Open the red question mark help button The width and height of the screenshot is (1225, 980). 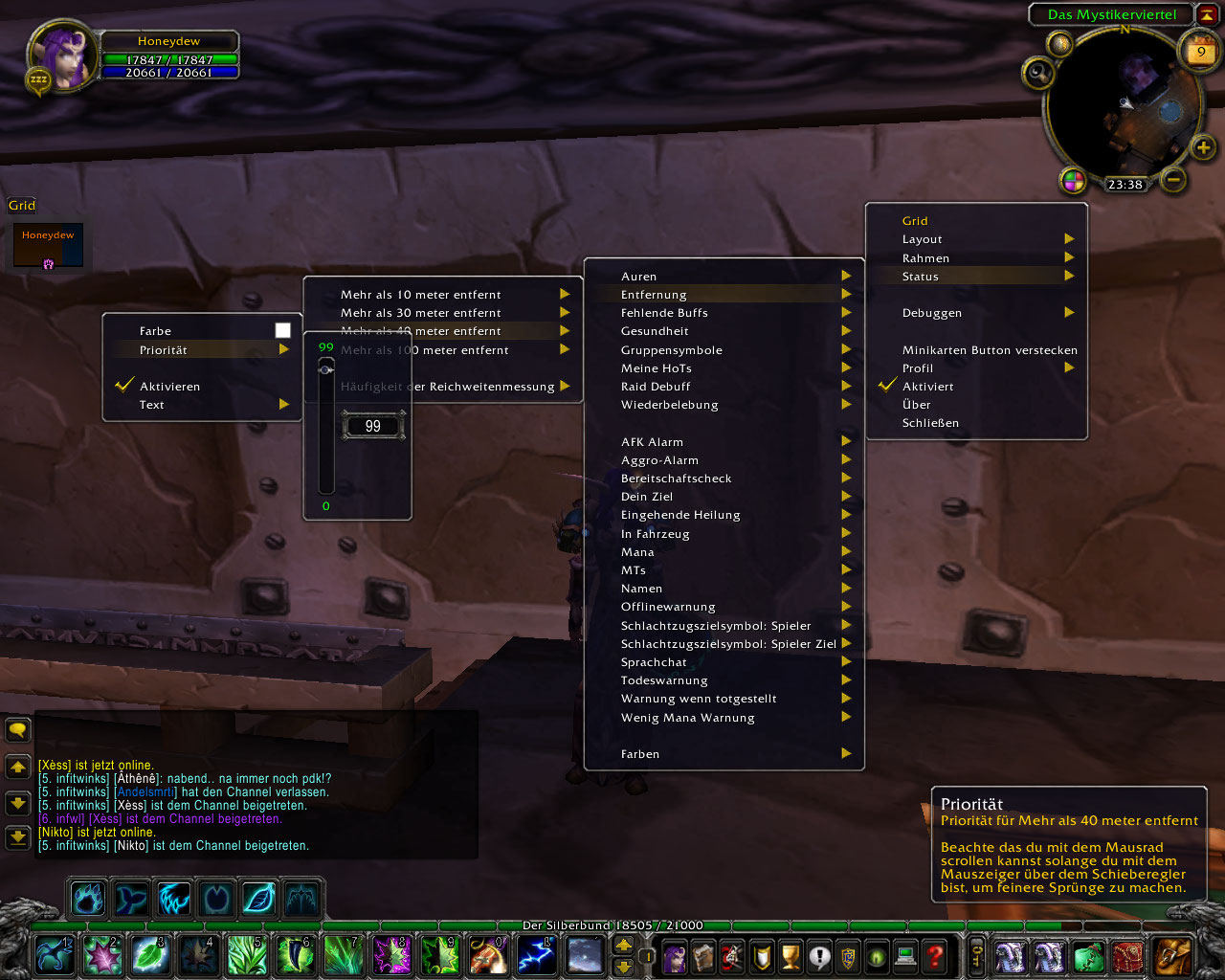coord(935,955)
